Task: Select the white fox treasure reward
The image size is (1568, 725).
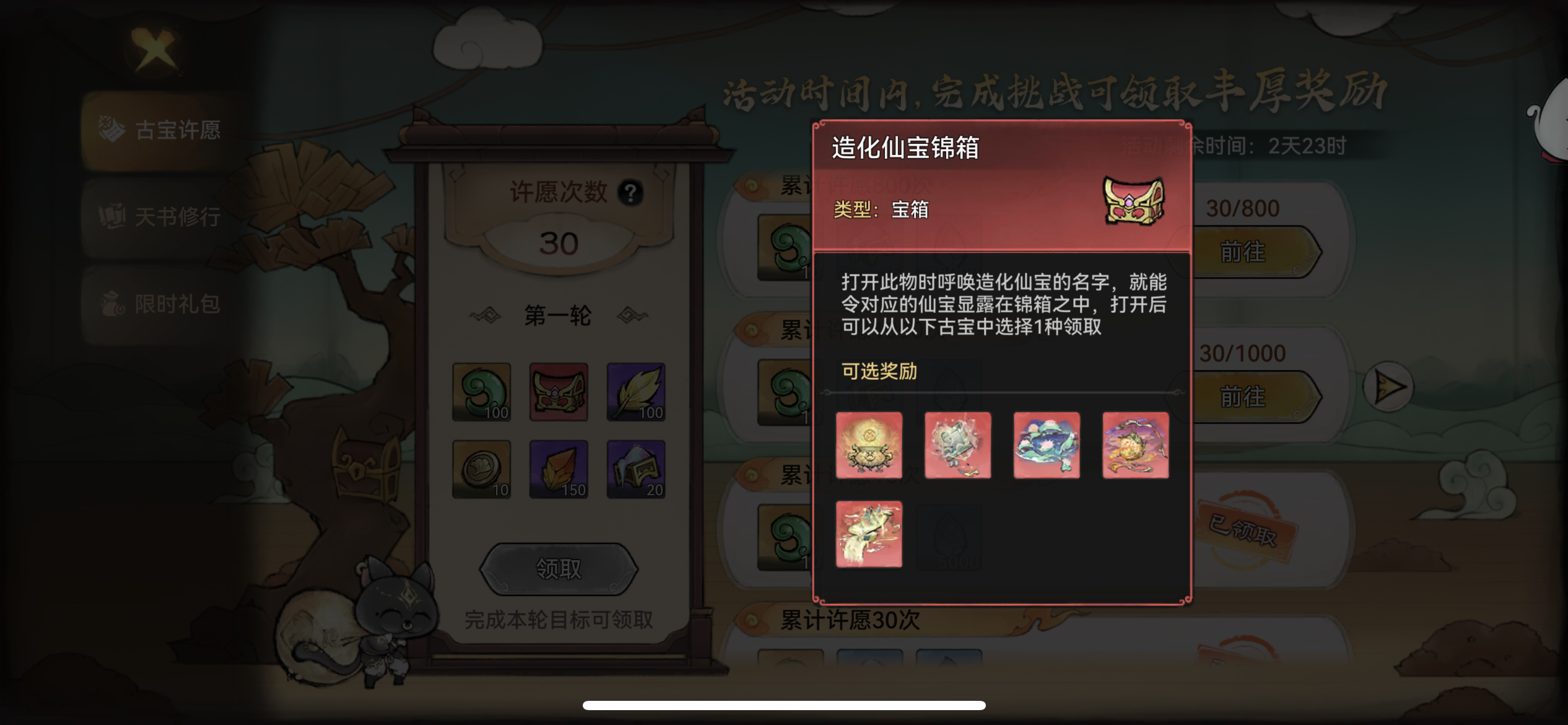Action: 869,534
